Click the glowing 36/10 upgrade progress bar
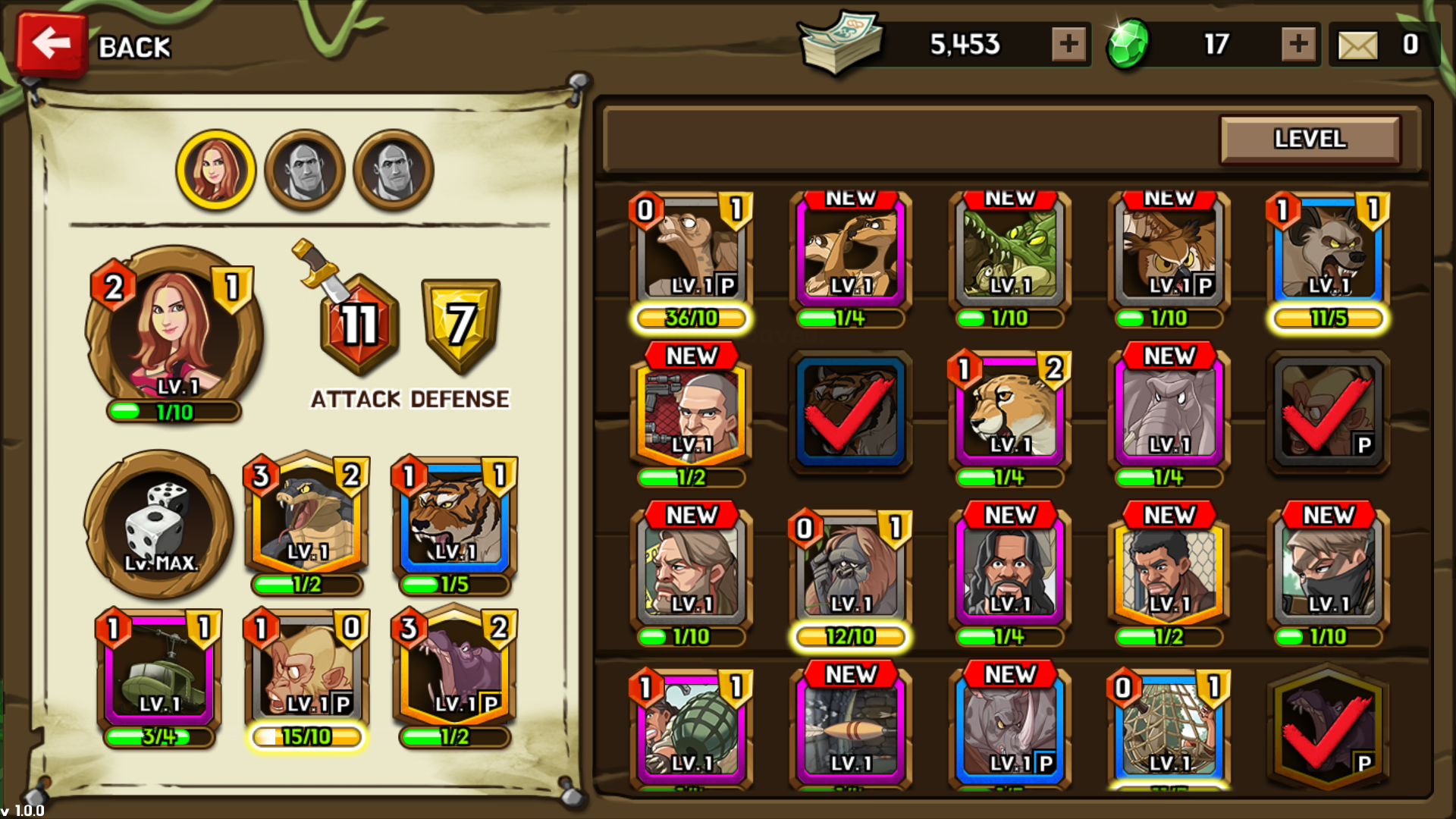 (689, 318)
